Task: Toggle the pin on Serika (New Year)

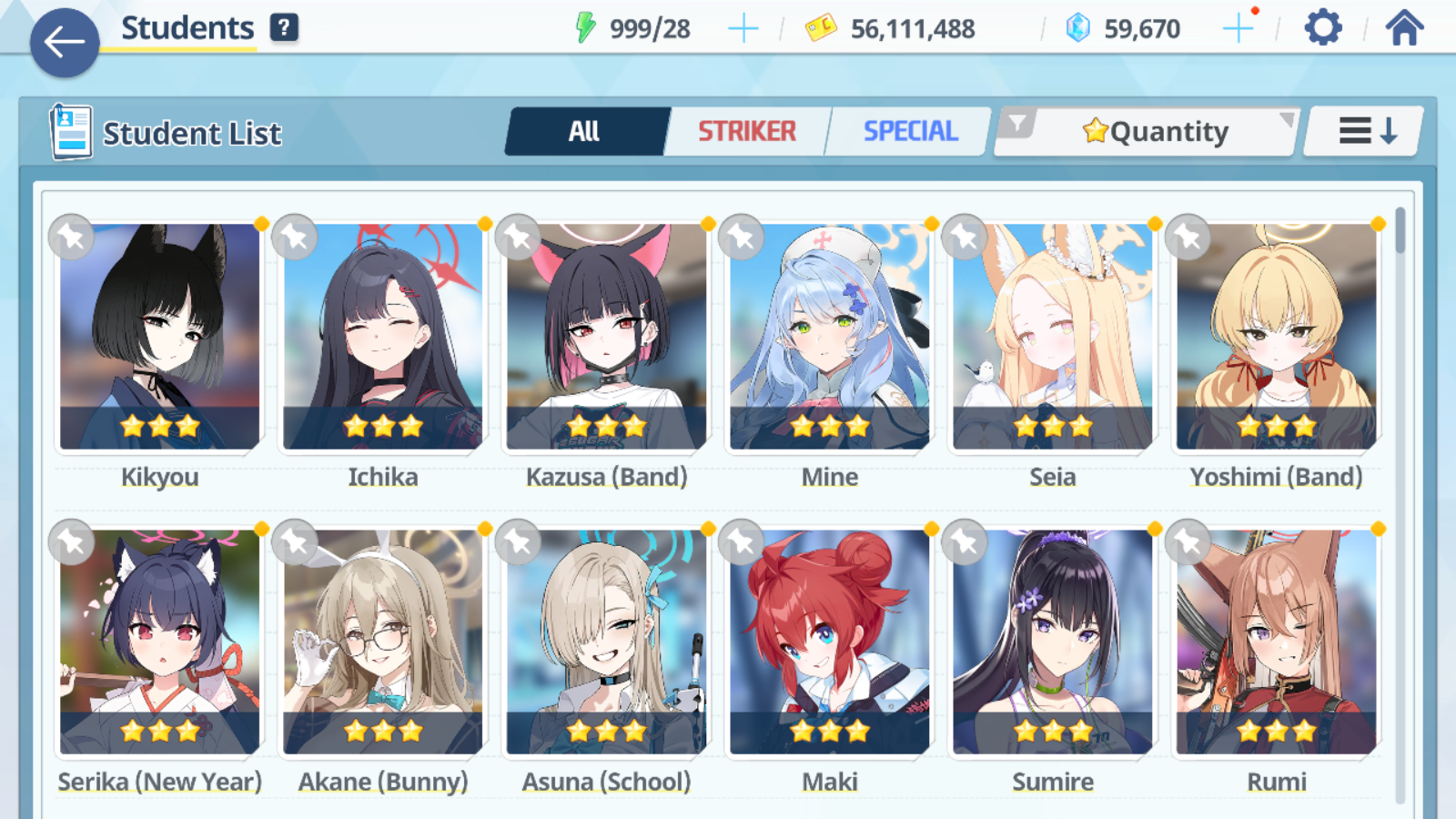Action: pos(71,541)
